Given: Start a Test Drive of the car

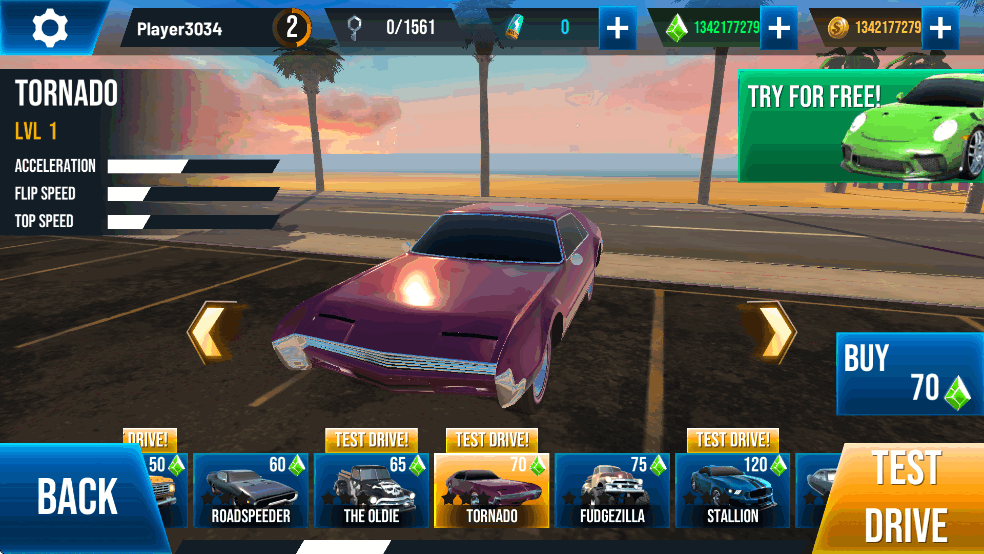Looking at the screenshot, I should (907, 497).
